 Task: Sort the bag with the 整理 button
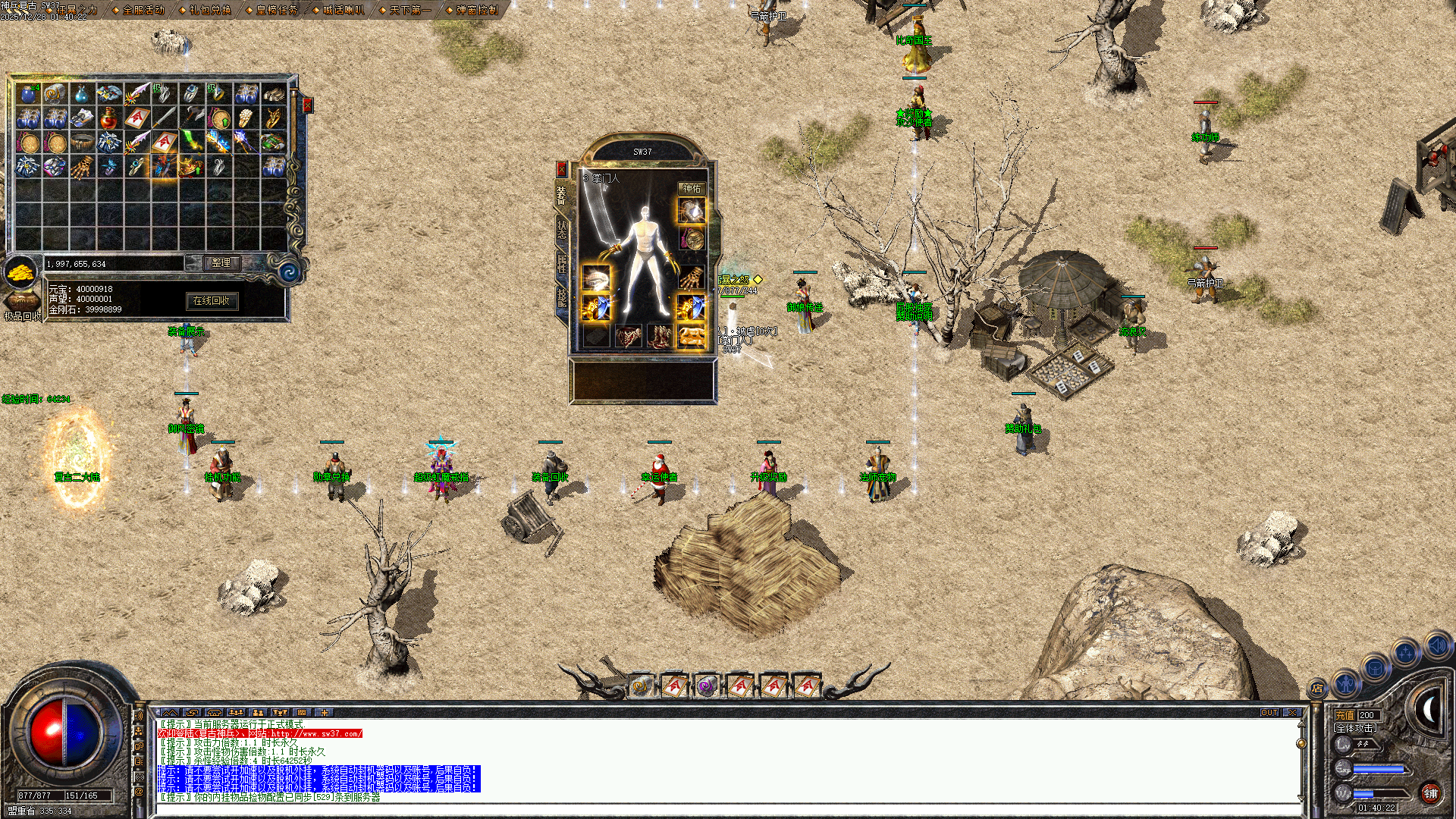point(221,262)
